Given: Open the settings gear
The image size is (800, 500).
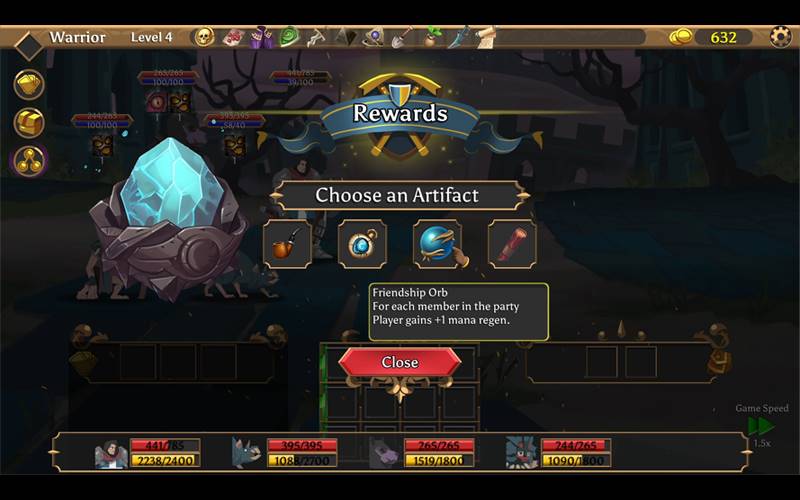Looking at the screenshot, I should pyautogui.click(x=780, y=37).
